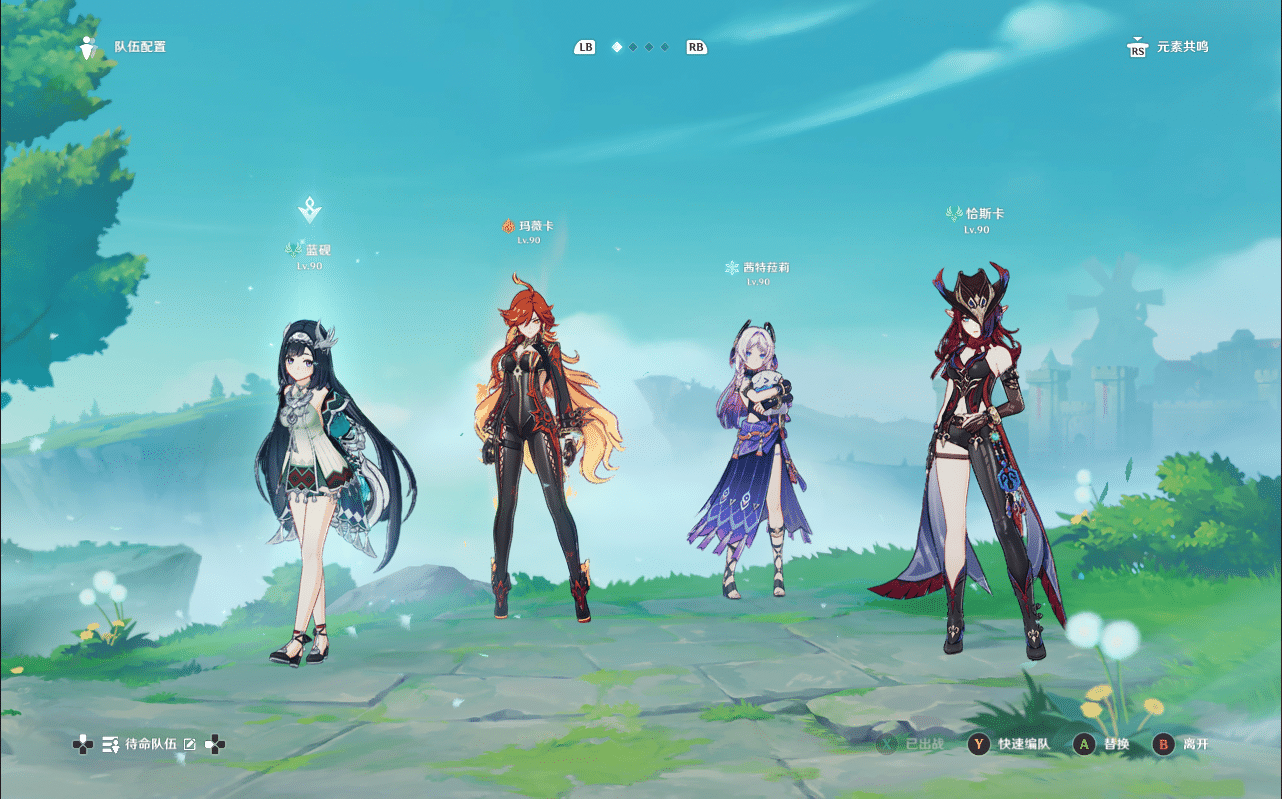Image resolution: width=1282 pixels, height=799 pixels.
Task: Open the 待命队伍 standby team list
Action: pos(150,744)
